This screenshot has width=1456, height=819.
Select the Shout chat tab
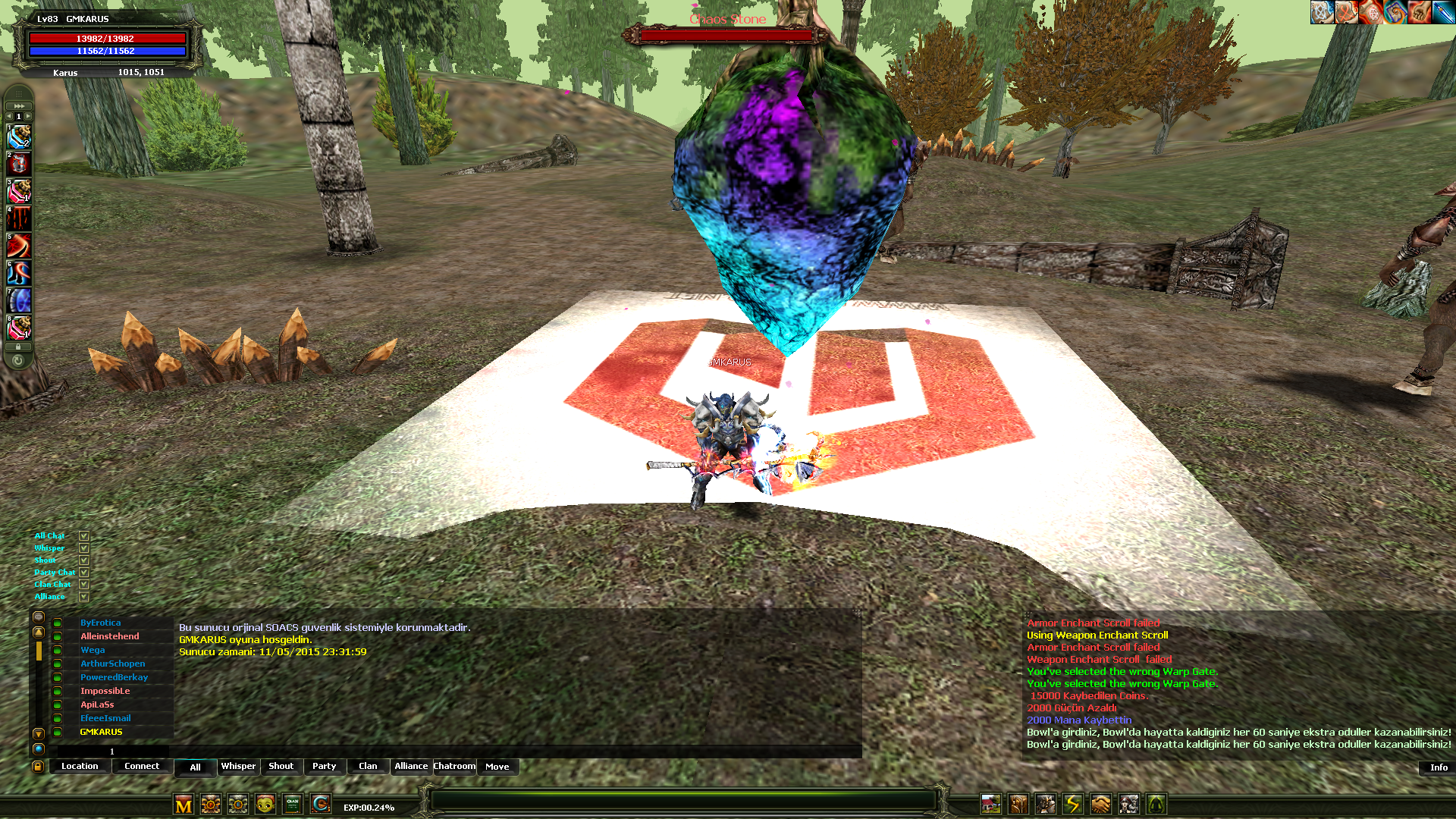281,767
